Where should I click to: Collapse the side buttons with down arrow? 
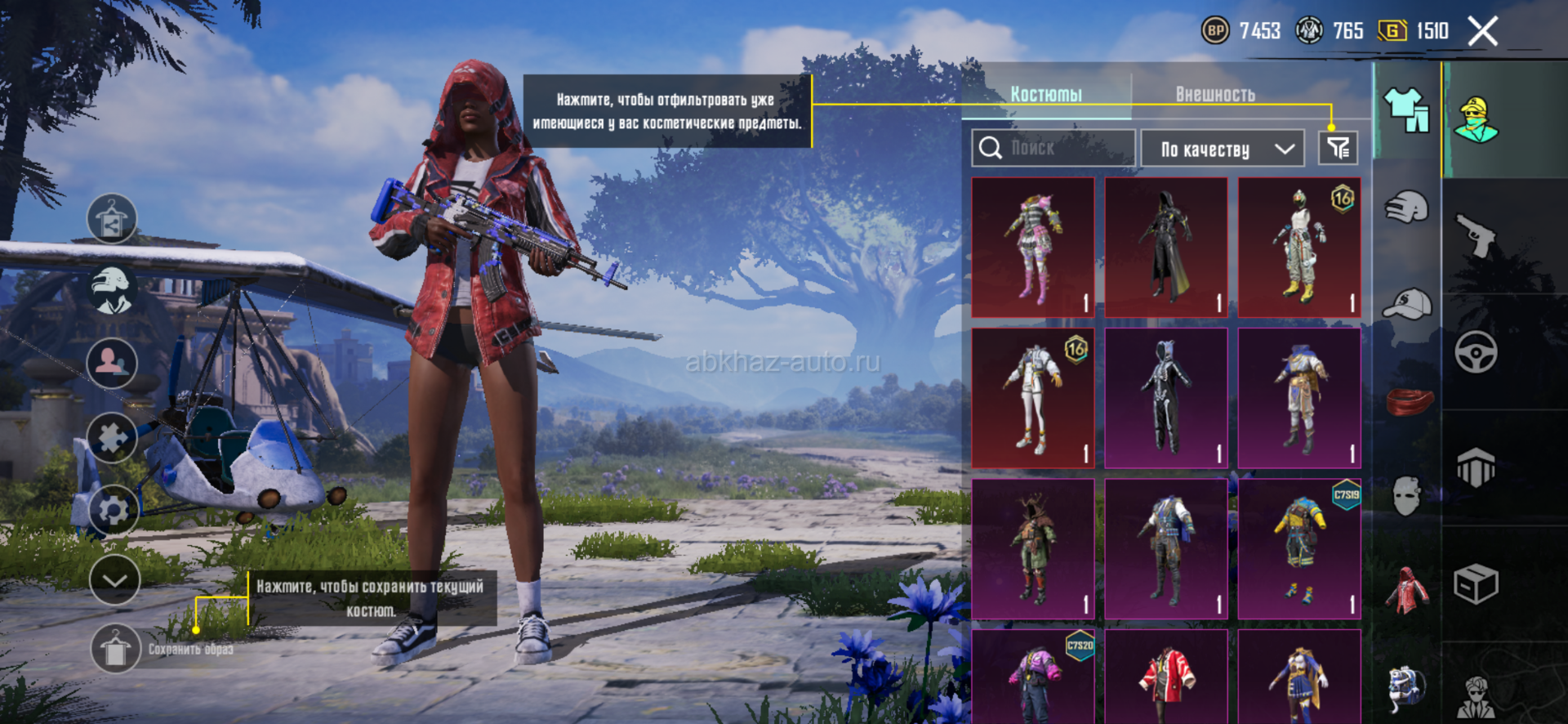tap(114, 580)
